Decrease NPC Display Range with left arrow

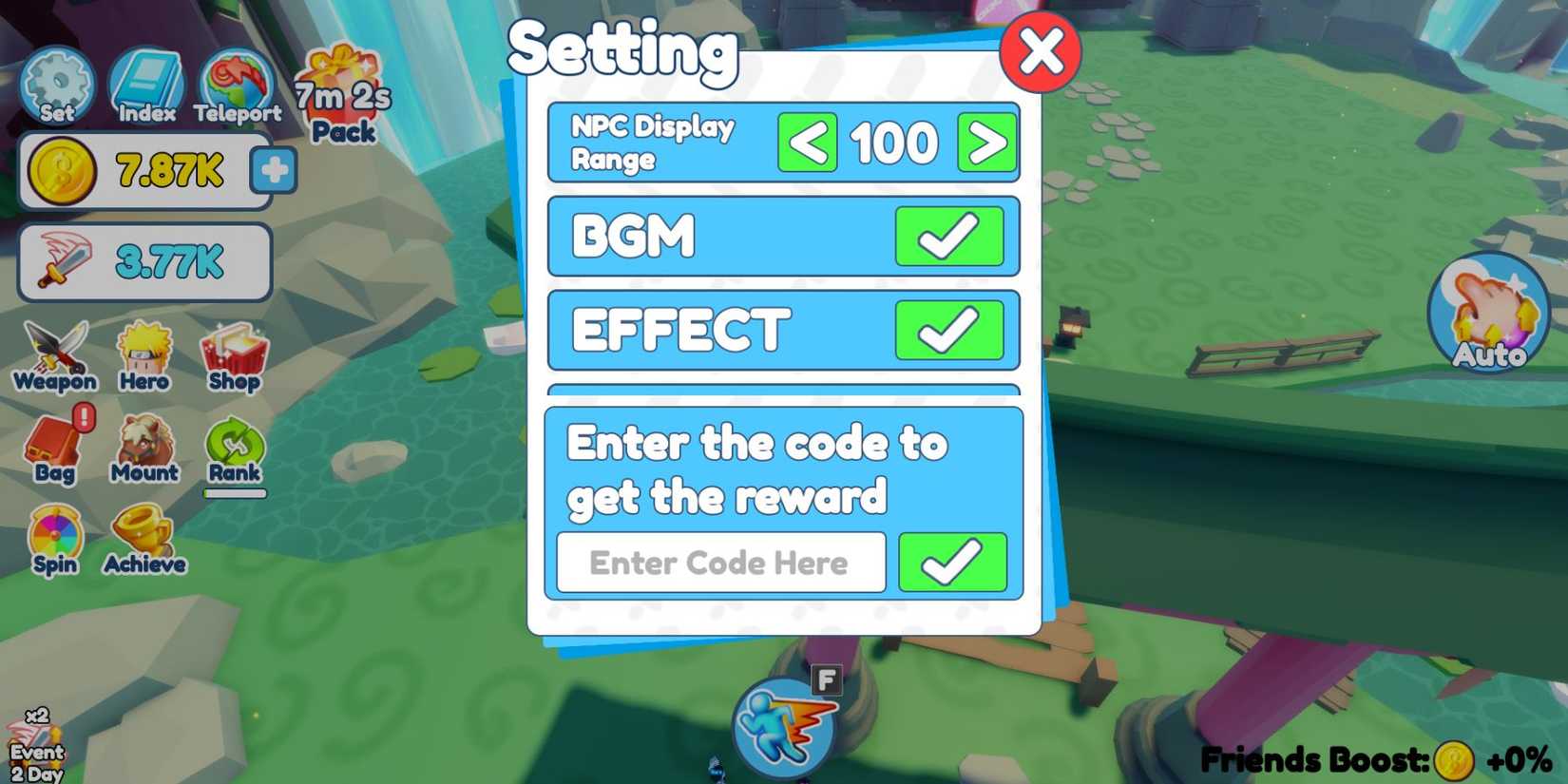point(806,143)
